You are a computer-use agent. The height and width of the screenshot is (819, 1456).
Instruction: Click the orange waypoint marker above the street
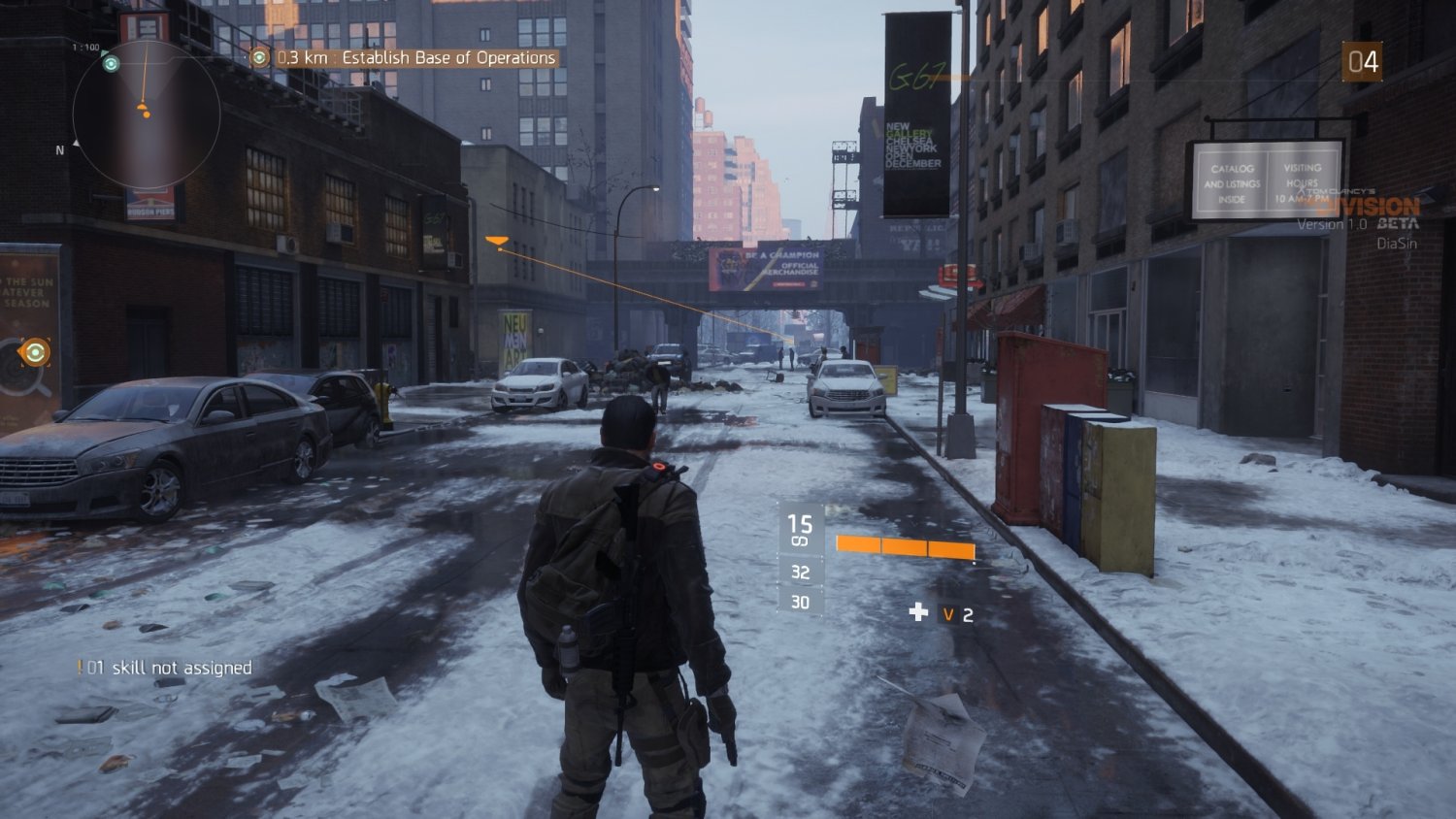[497, 239]
